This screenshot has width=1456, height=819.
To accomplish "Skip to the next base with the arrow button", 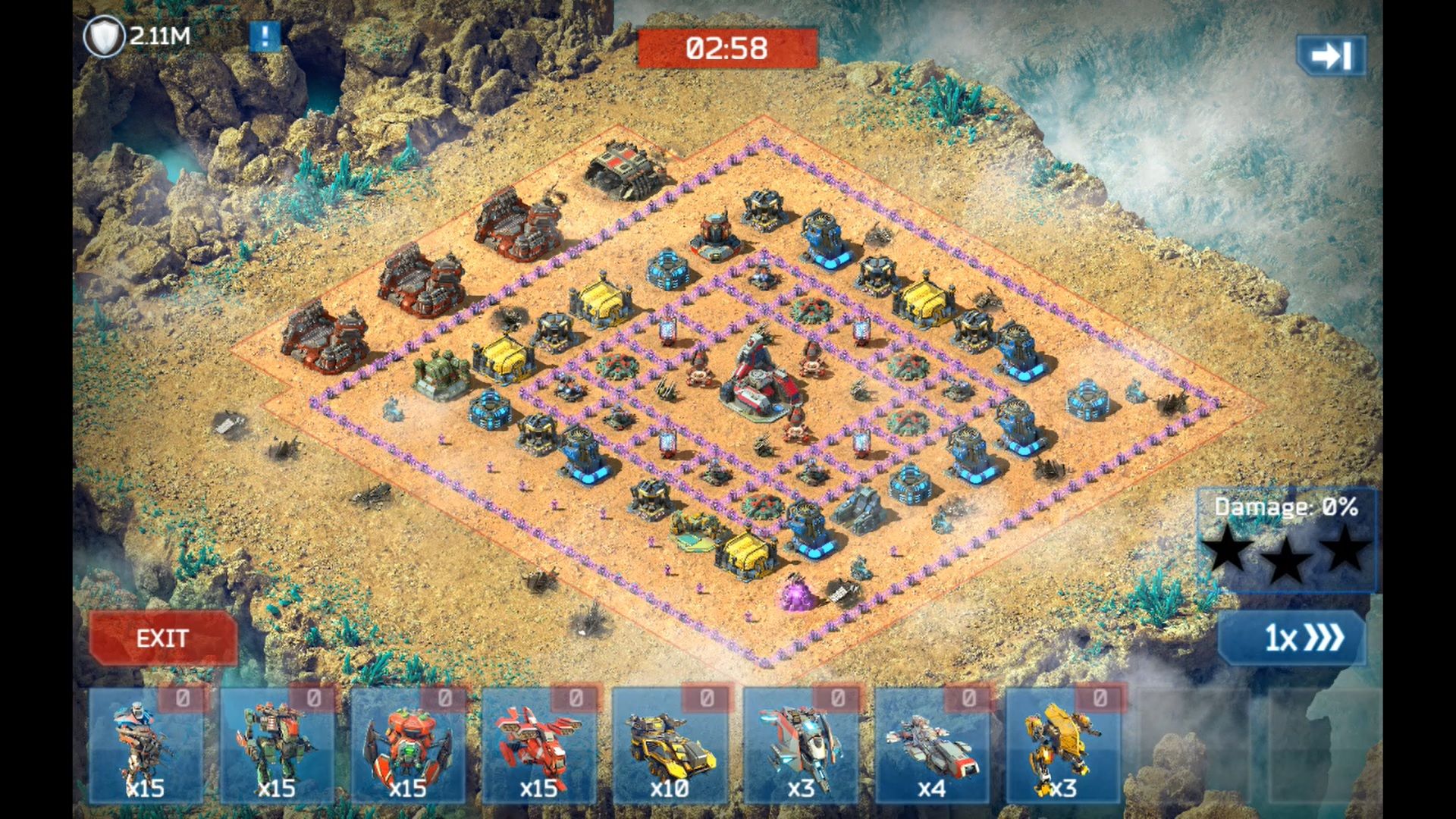I will click(1331, 55).
